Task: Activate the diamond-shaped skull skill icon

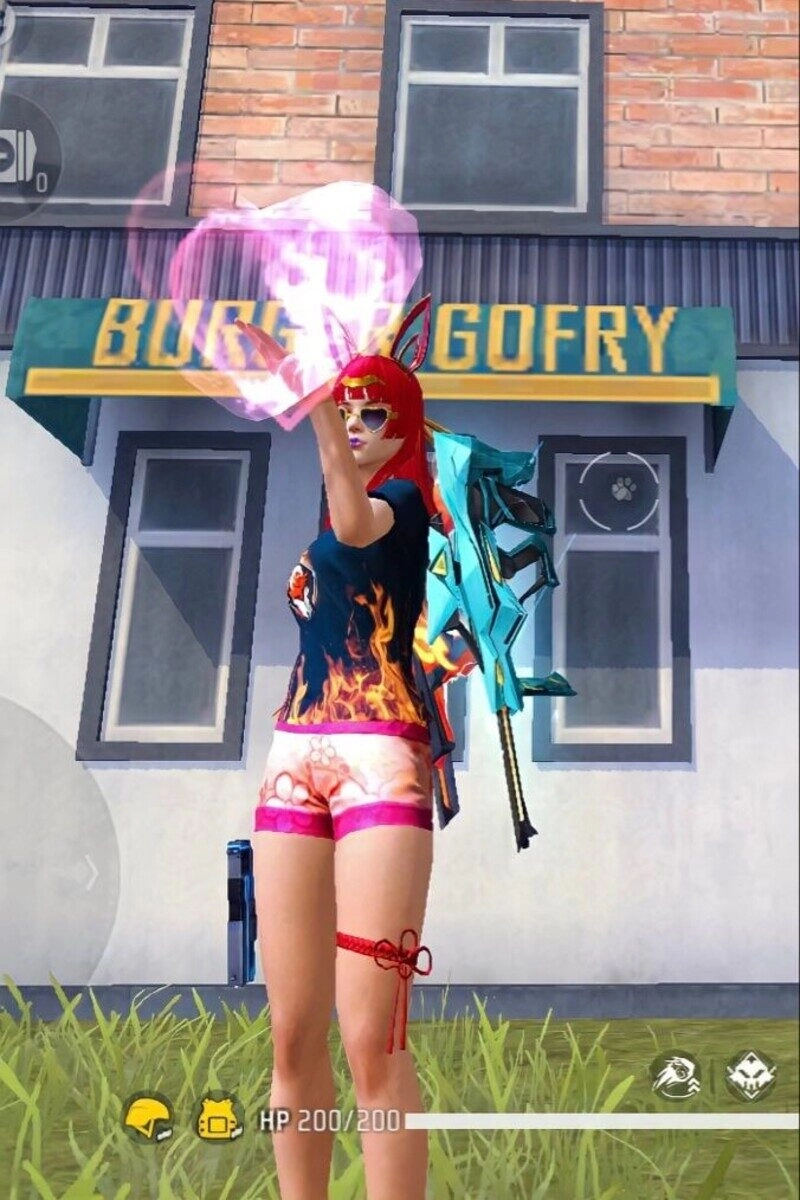Action: click(750, 1076)
